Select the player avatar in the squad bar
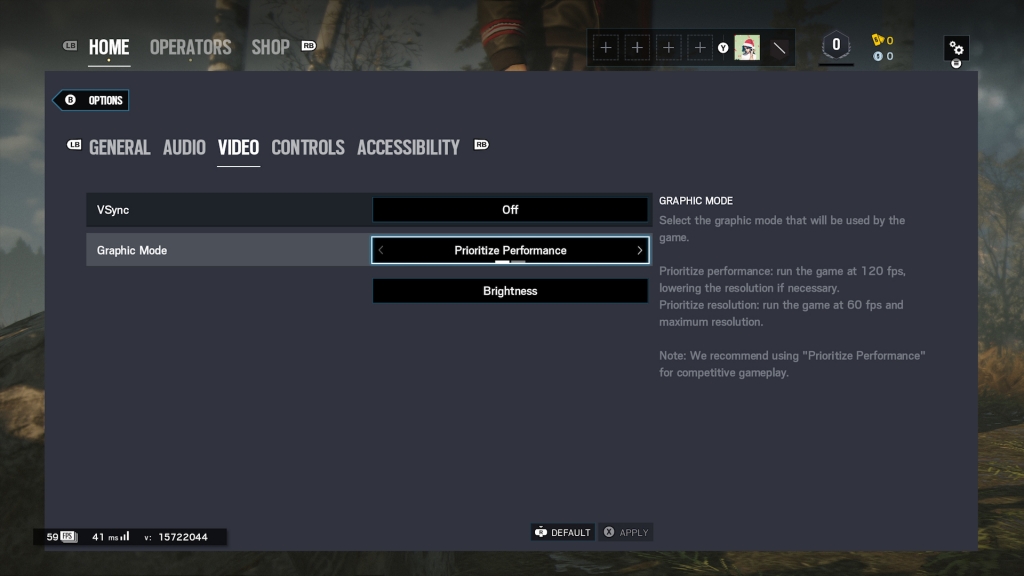 coord(747,47)
